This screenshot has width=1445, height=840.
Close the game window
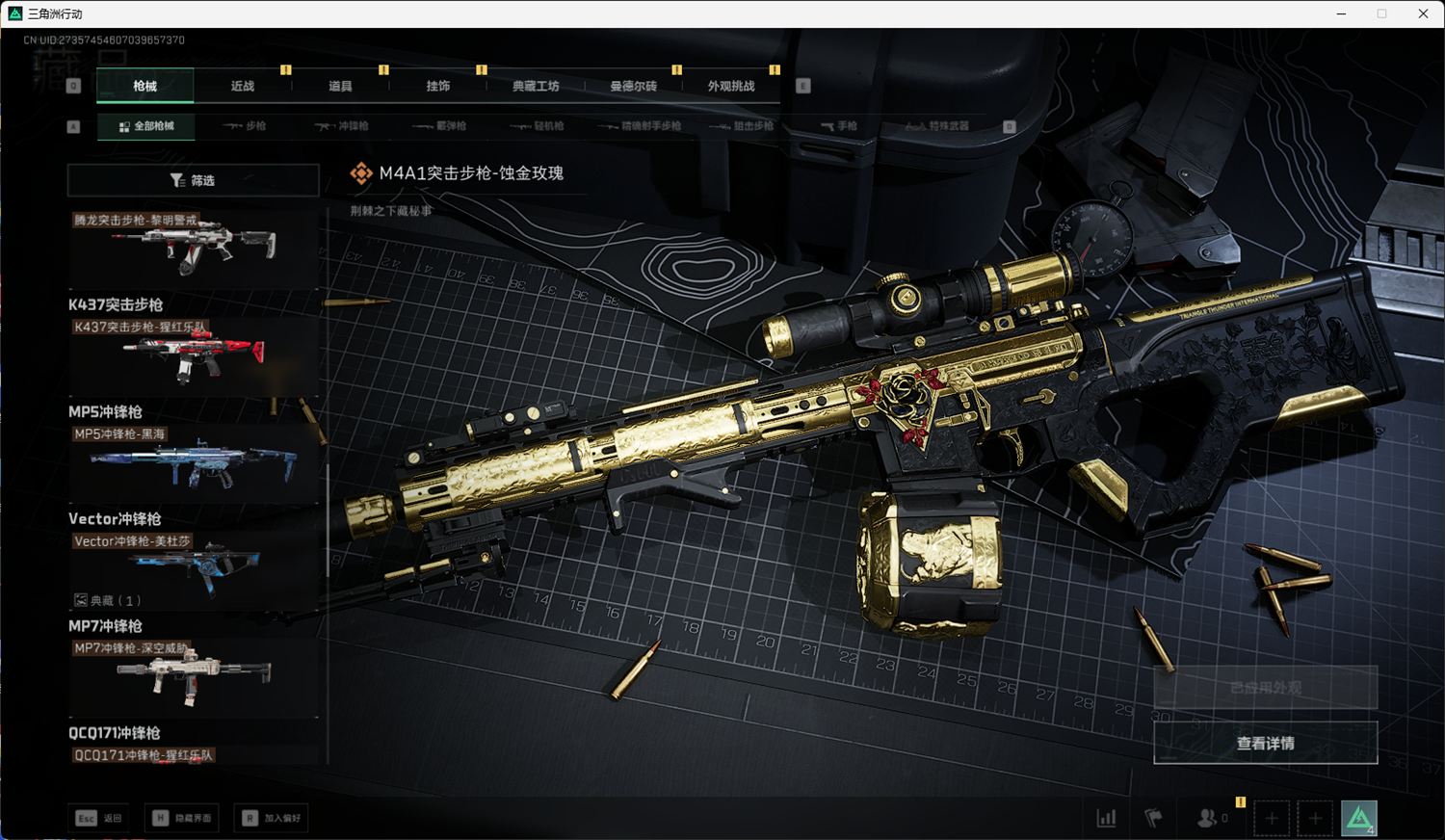tap(1423, 13)
